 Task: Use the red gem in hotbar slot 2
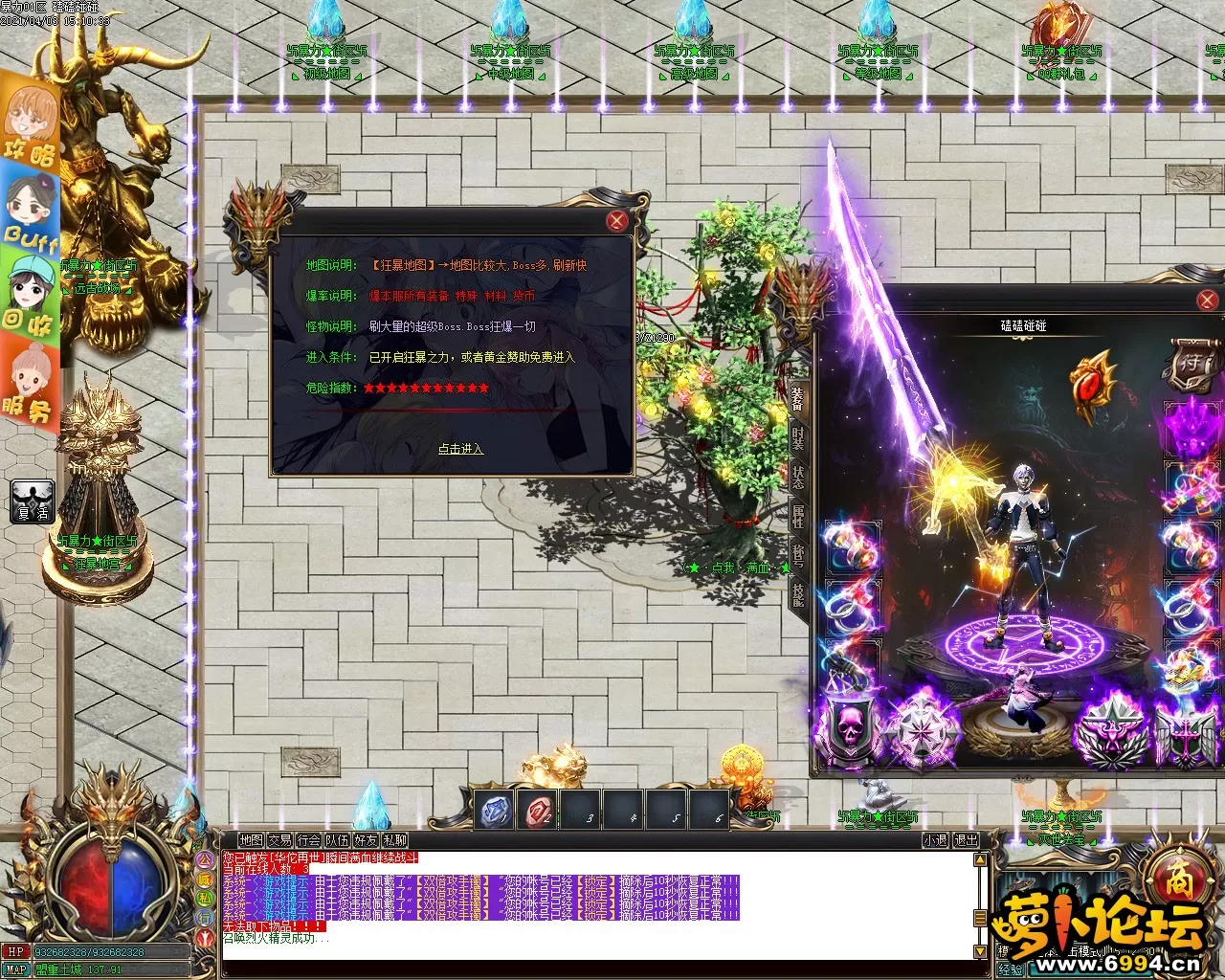click(x=537, y=811)
